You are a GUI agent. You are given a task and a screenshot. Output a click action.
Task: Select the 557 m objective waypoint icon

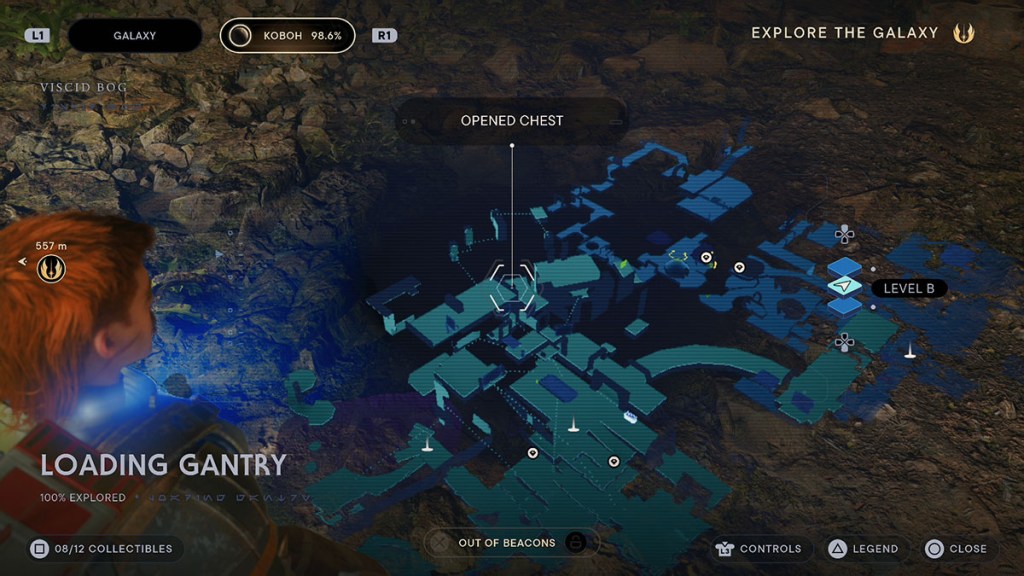point(51,268)
